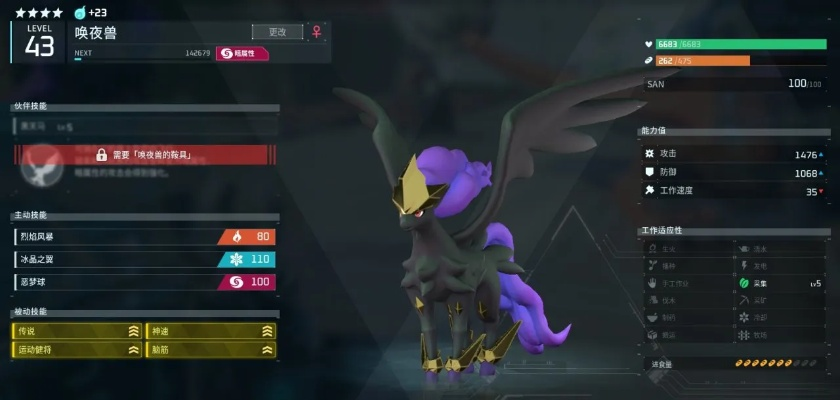Select the 烈焰风暴 active skill
The height and width of the screenshot is (400, 840).
coord(145,237)
